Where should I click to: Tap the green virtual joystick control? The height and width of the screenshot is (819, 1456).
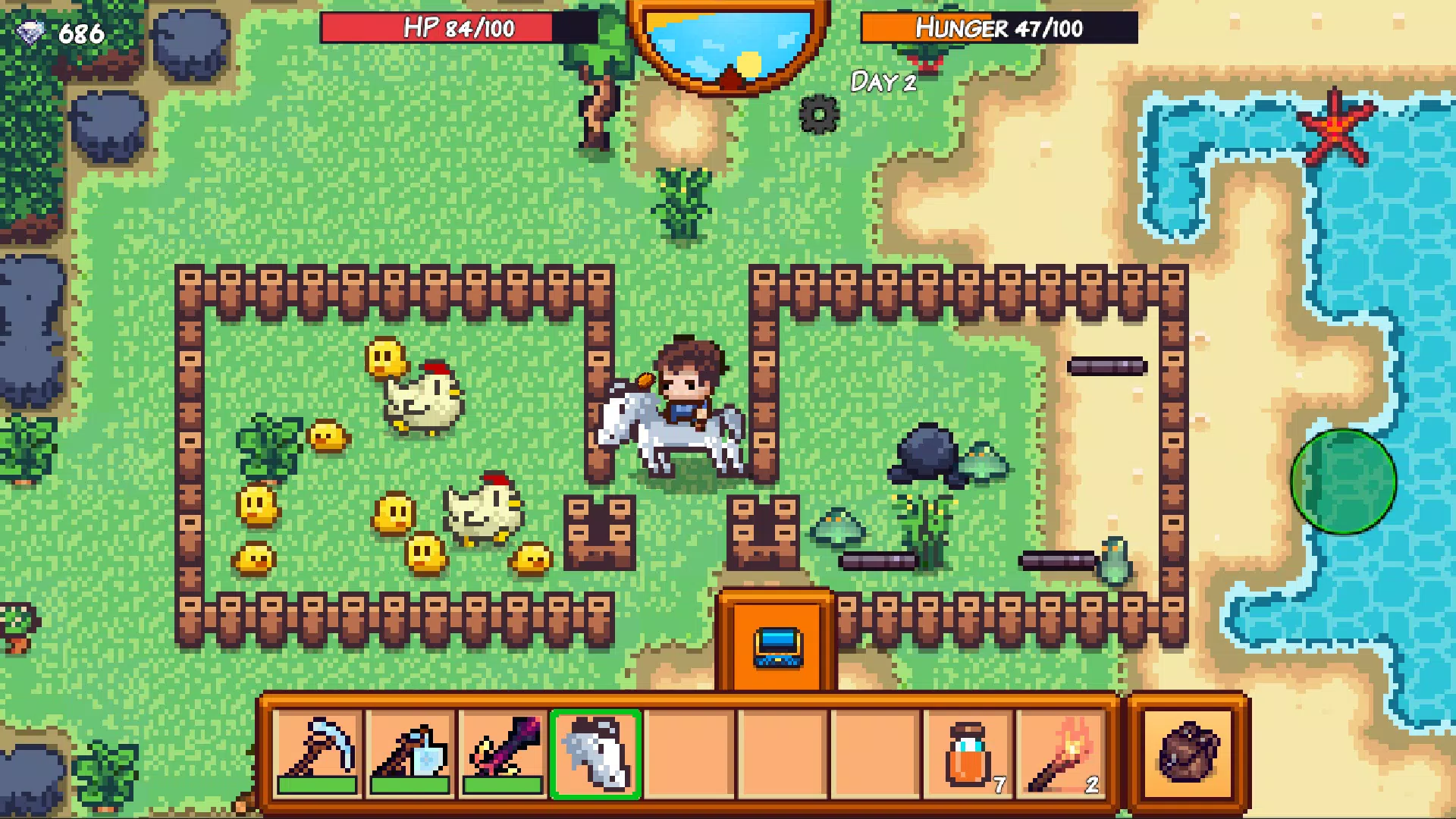pos(1346,482)
